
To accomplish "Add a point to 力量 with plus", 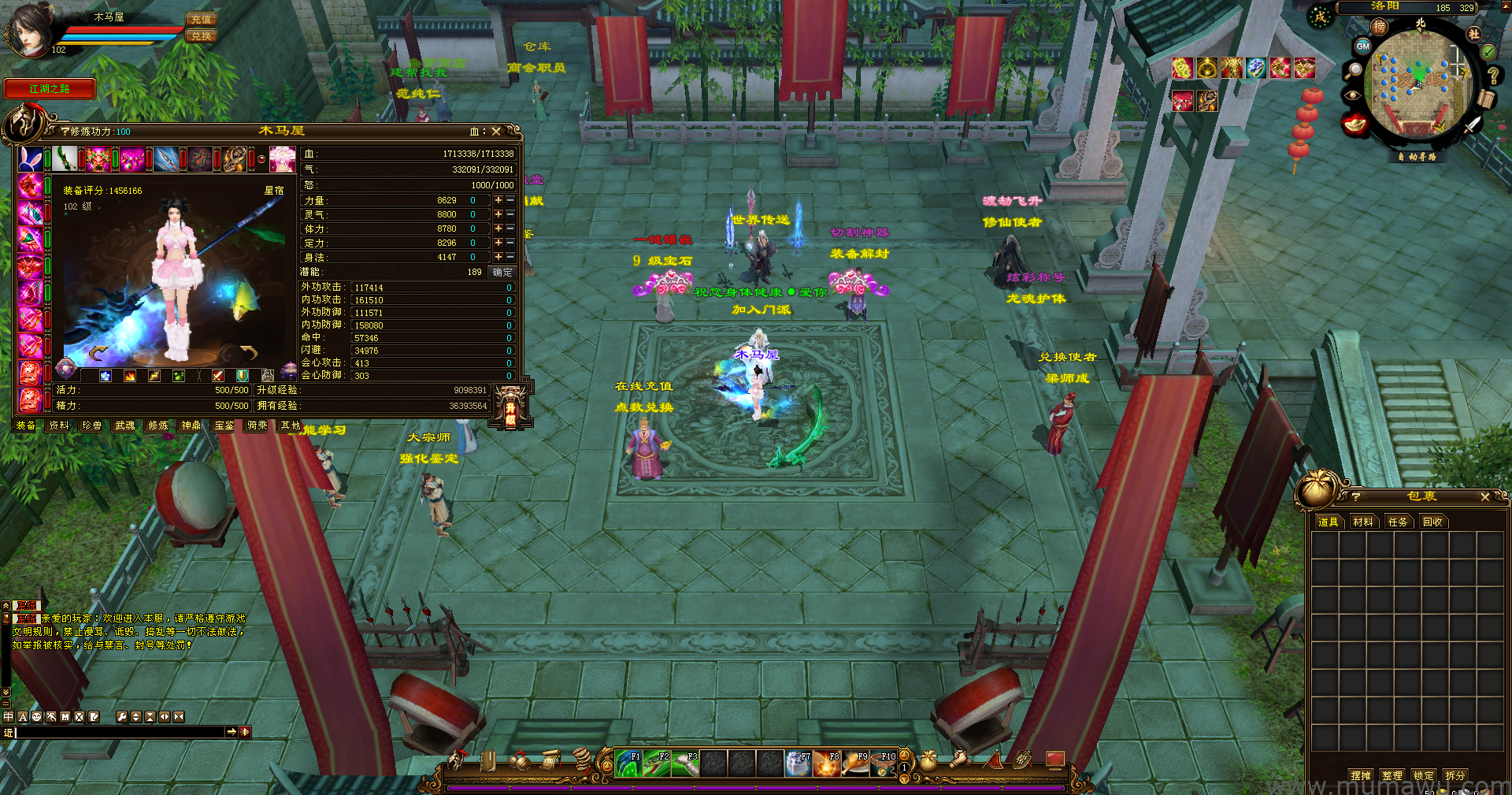I will click(498, 200).
